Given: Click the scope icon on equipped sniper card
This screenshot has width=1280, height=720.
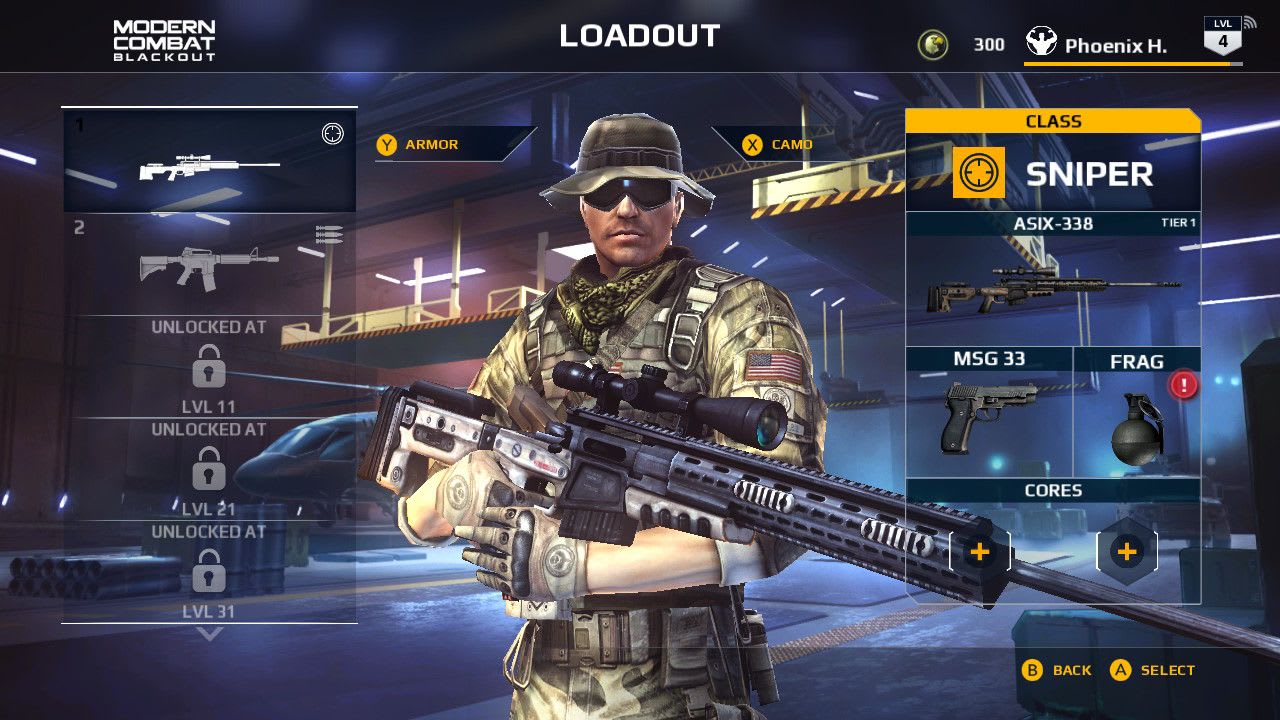Looking at the screenshot, I should (x=332, y=133).
